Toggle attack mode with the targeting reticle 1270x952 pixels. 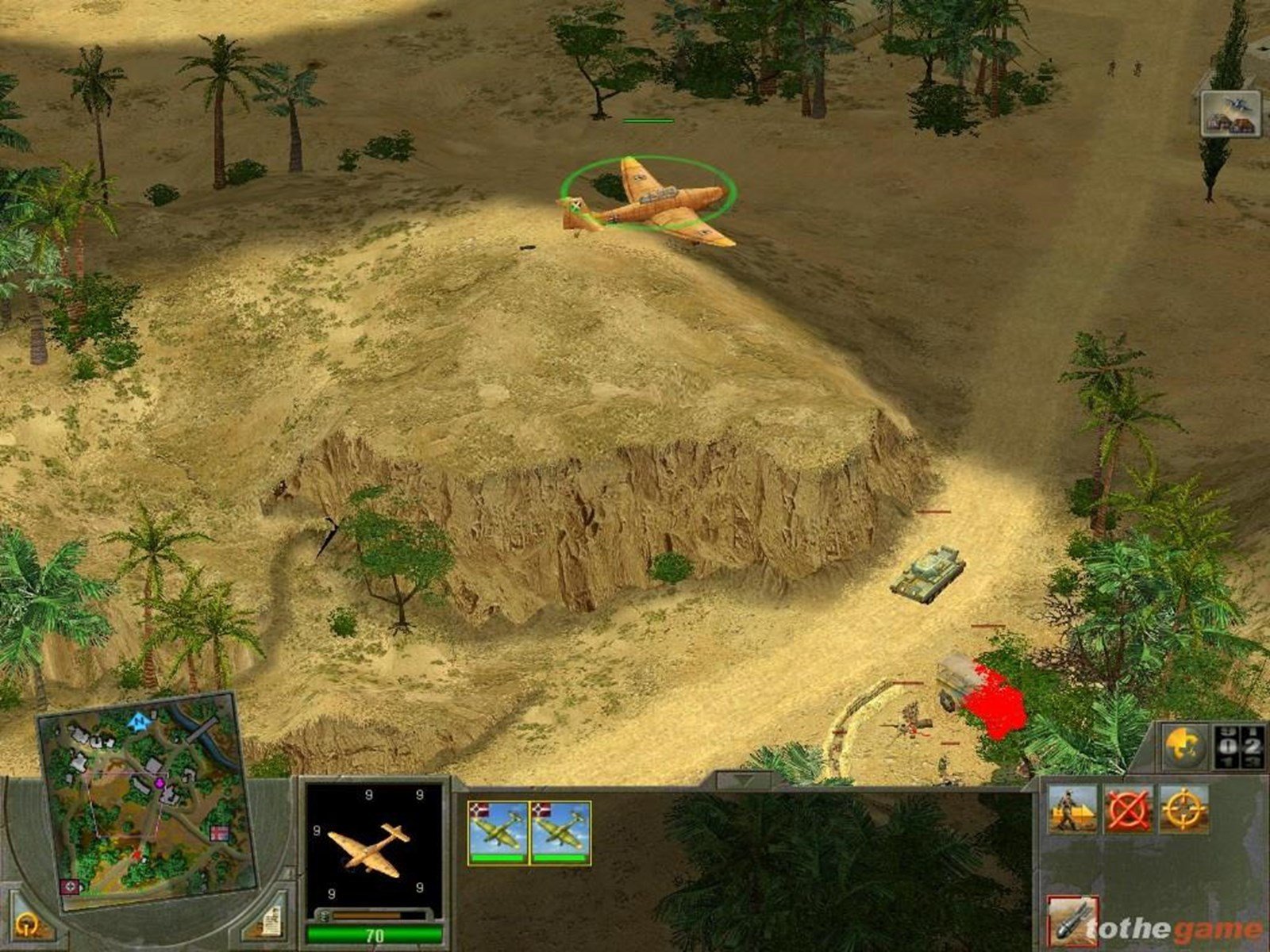(1183, 808)
